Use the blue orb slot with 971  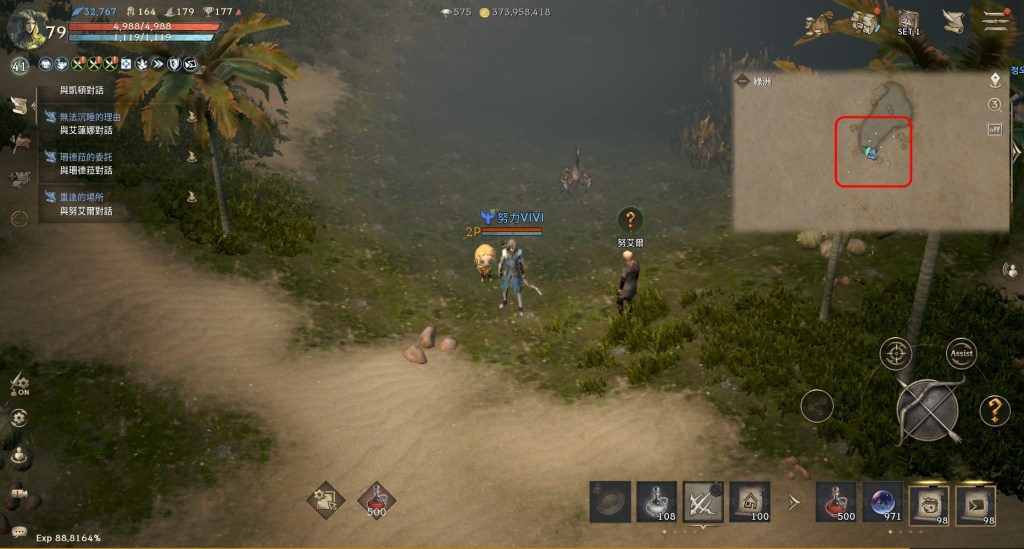(x=882, y=501)
